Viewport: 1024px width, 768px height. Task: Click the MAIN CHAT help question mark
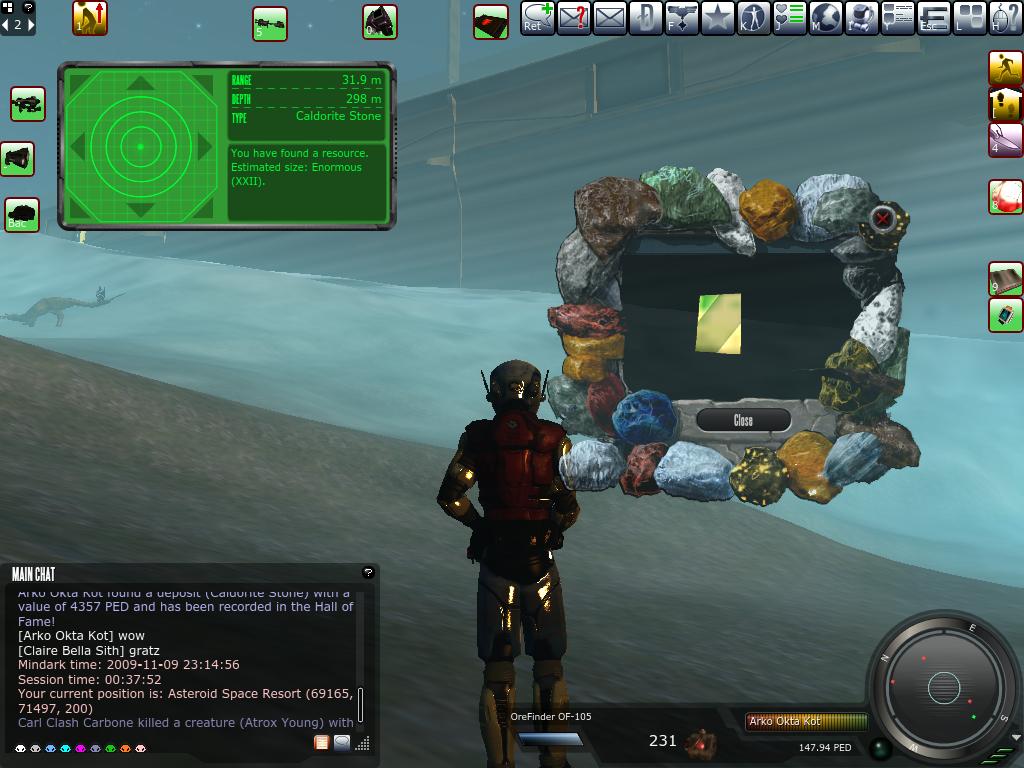[x=368, y=573]
